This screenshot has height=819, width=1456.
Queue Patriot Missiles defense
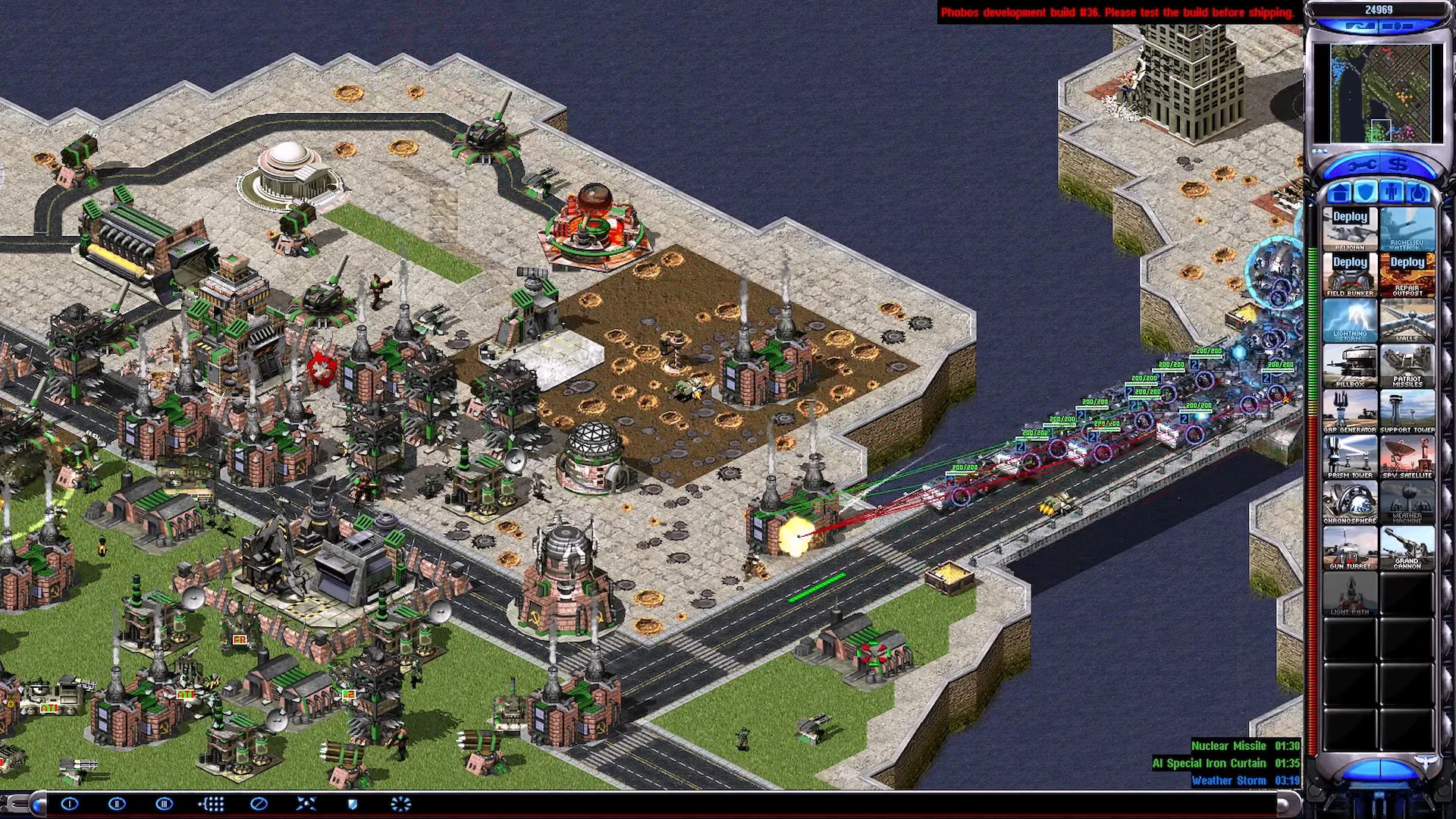tap(1407, 366)
